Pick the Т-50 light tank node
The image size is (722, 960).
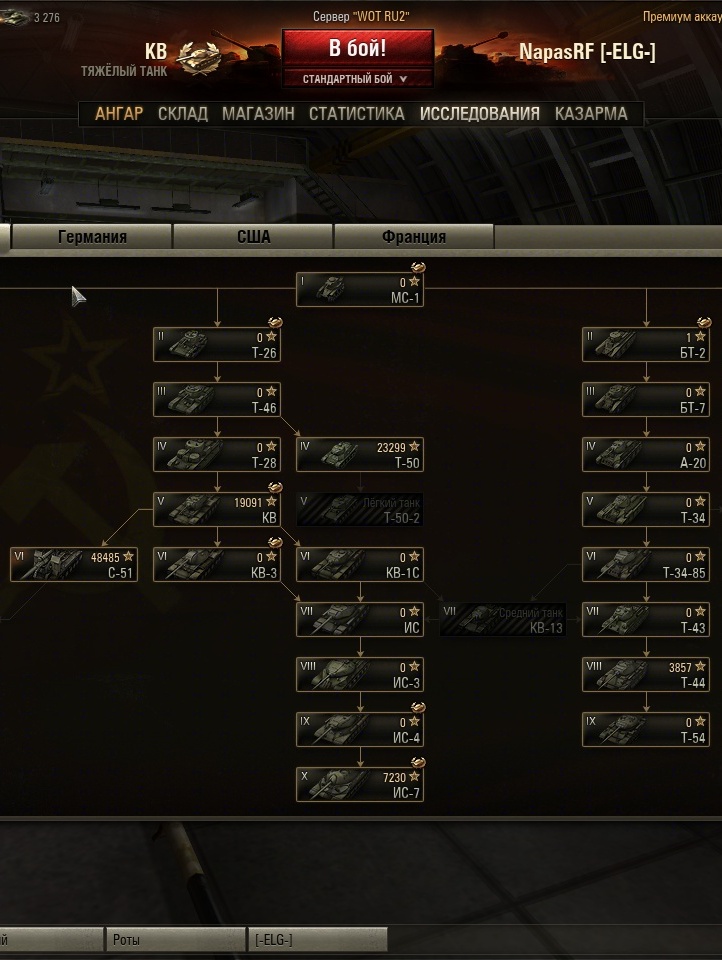(x=360, y=455)
